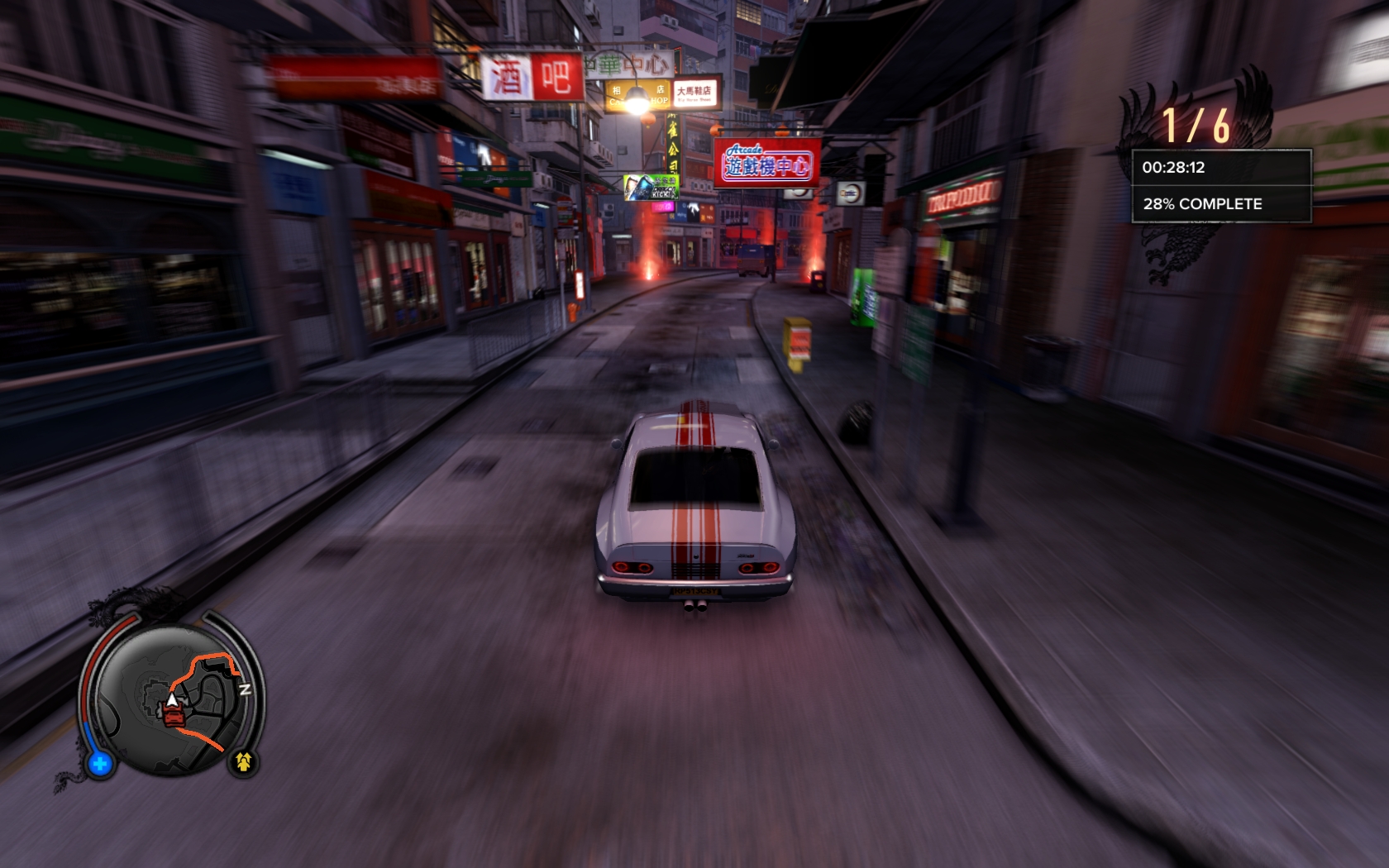Click the north compass marker on minimap
Viewport: 1389px width, 868px height.
tap(245, 689)
